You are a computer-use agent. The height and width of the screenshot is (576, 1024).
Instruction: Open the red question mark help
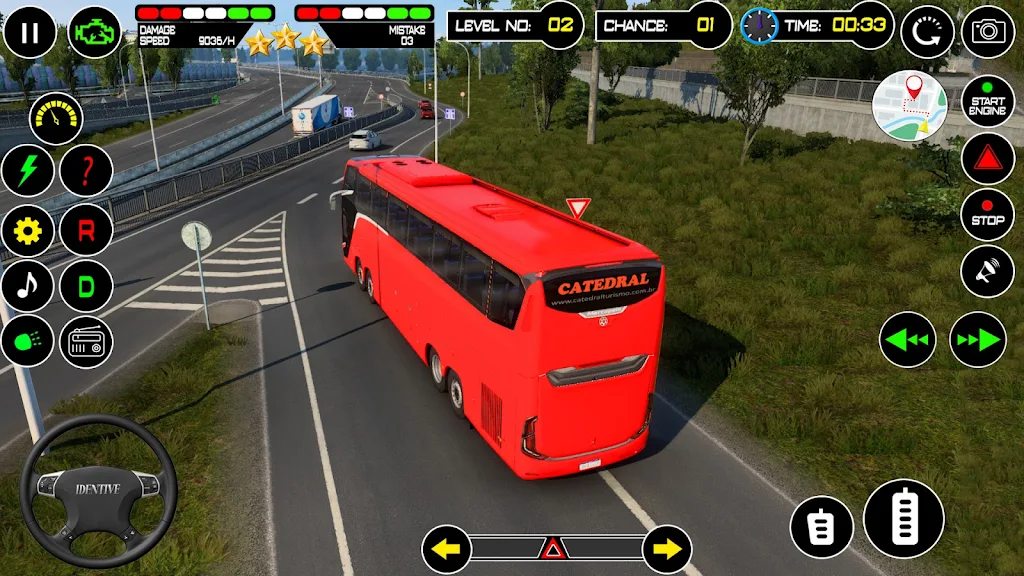(86, 171)
